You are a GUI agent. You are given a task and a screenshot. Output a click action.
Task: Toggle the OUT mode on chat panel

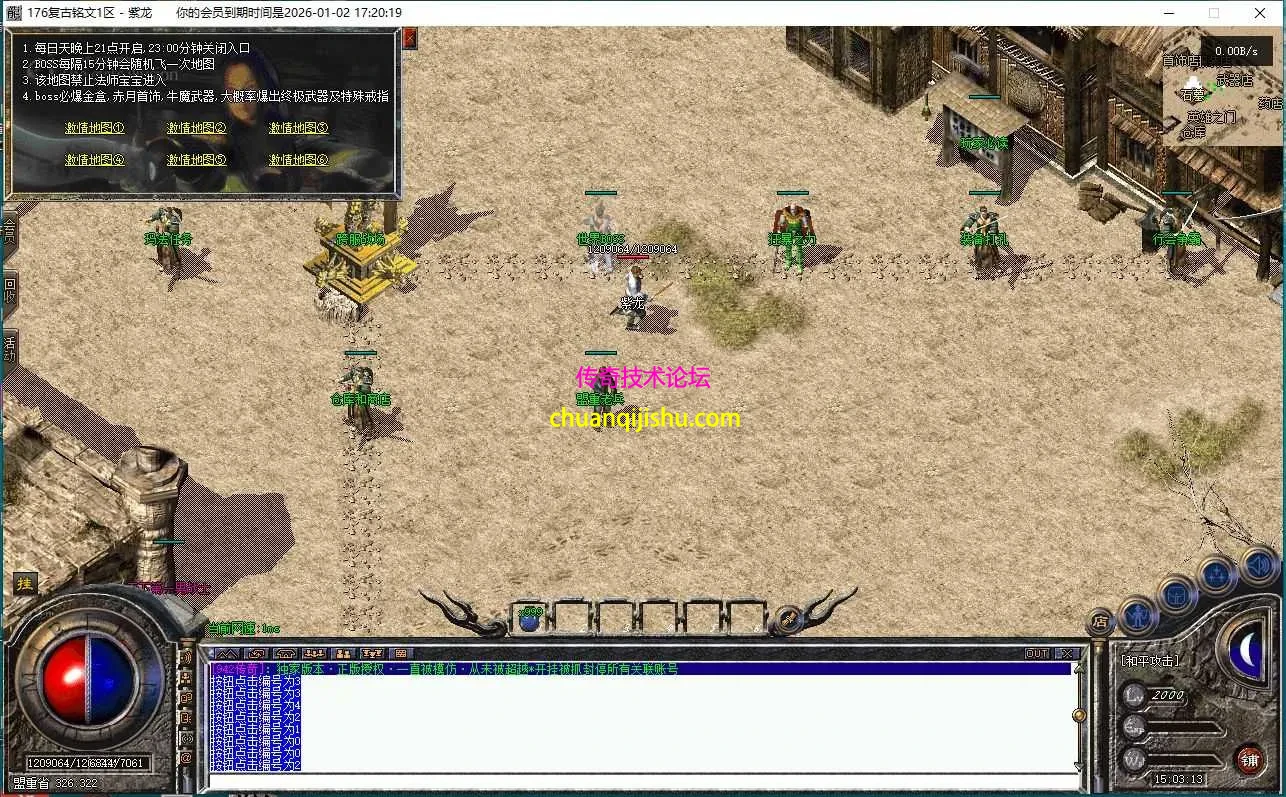coord(1035,652)
